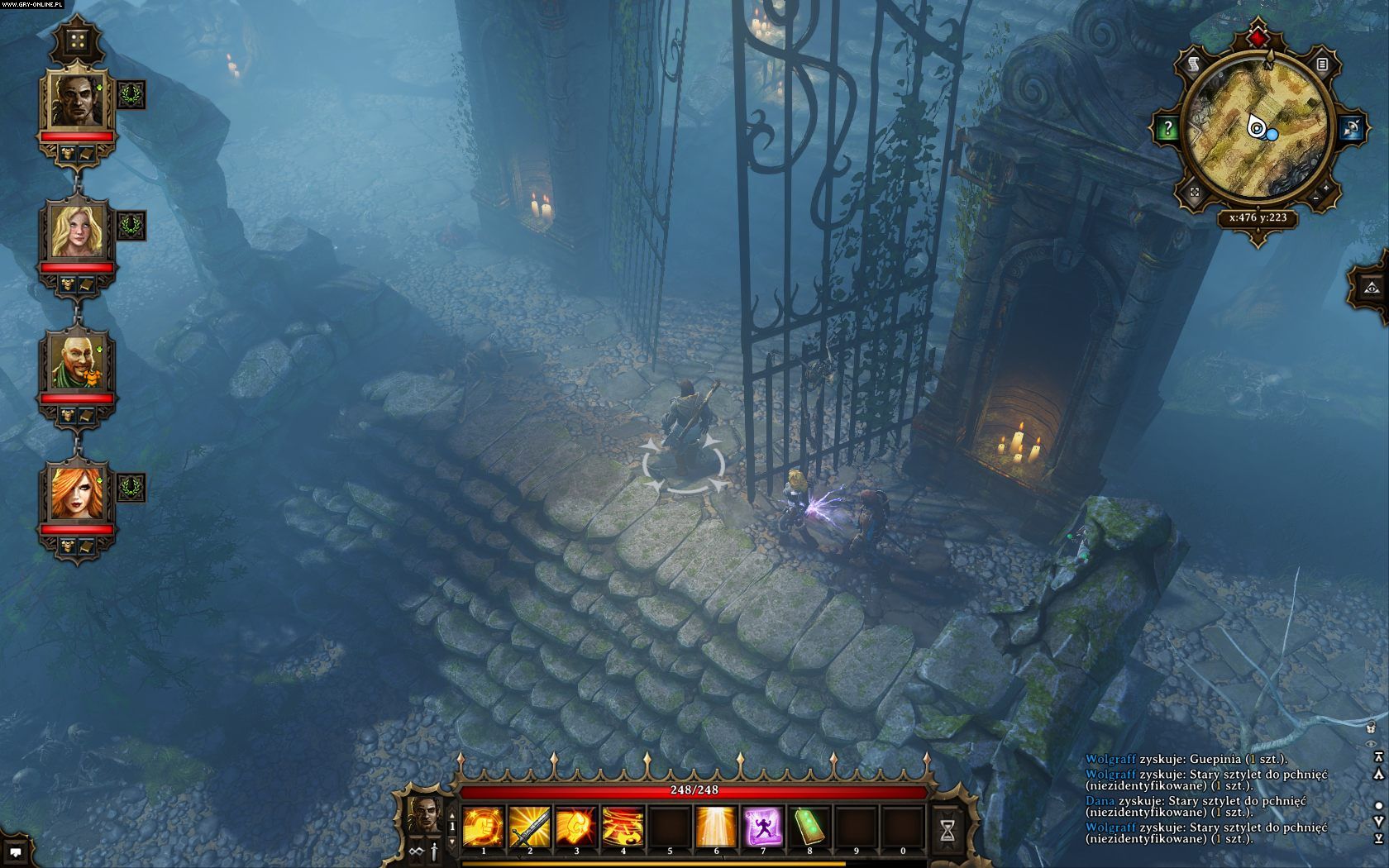Select the dark-haired male party portrait
The image size is (1389, 868).
(77, 99)
